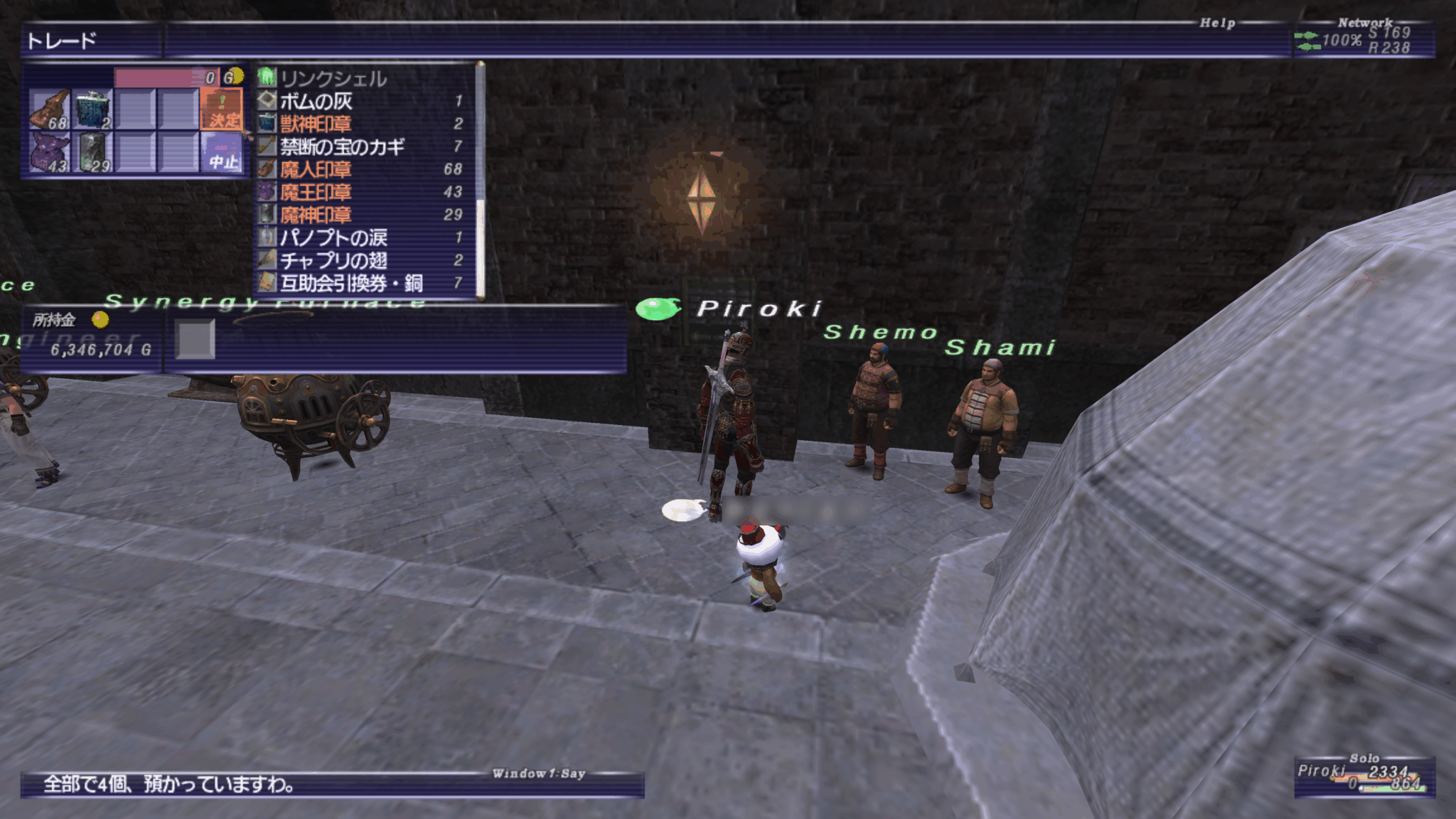Select 互助会引換券・銅 from the list
Image resolution: width=1456 pixels, height=819 pixels.
(351, 283)
